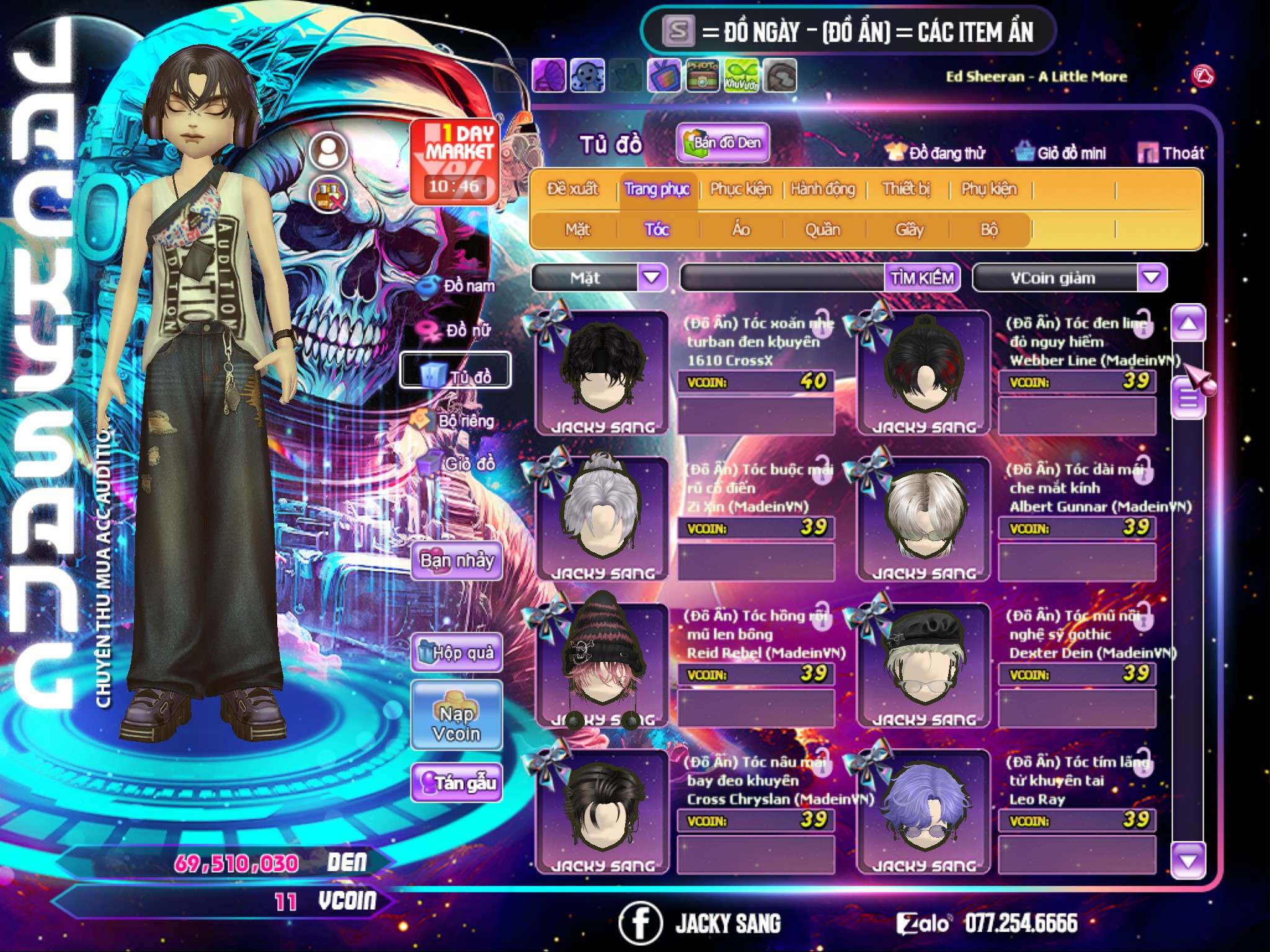1270x952 pixels.
Task: Click the Bạn nhảy button
Action: (456, 561)
